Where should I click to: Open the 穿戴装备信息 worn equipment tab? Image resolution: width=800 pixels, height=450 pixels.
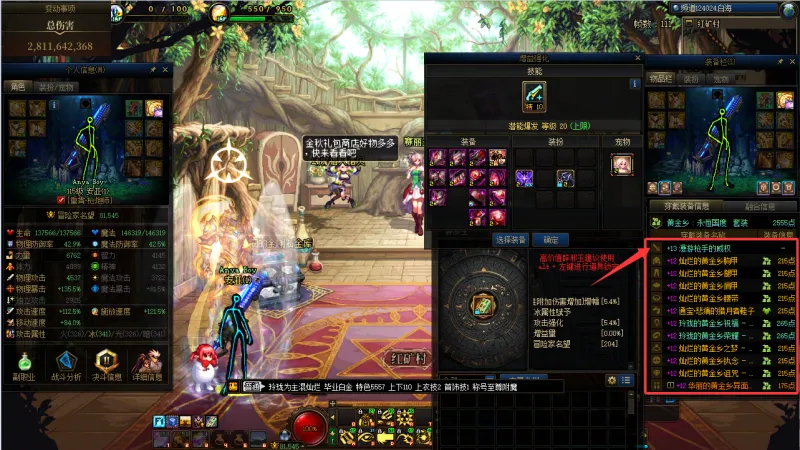[688, 207]
